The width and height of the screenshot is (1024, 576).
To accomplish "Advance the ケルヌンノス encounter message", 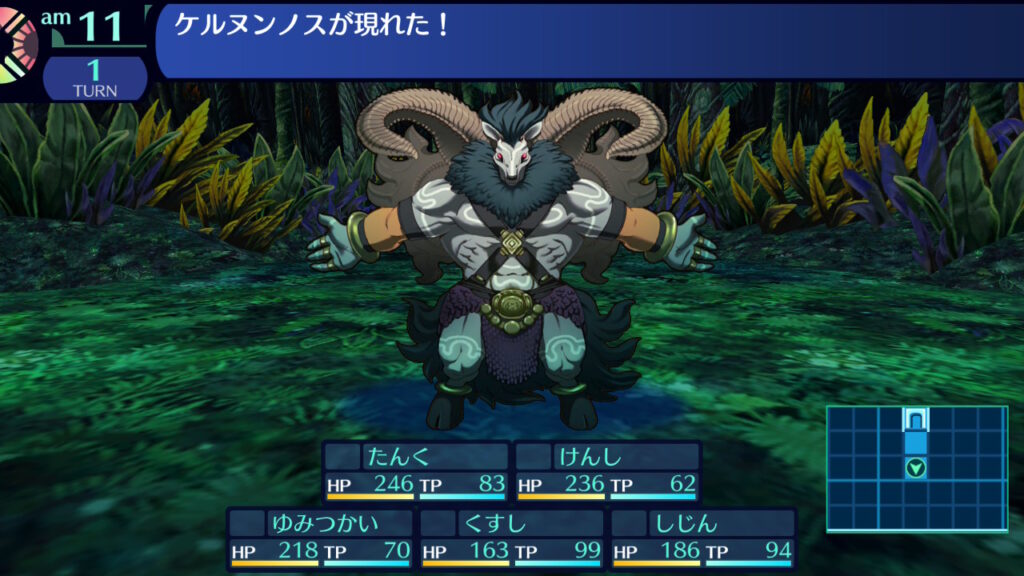I will click(x=588, y=38).
